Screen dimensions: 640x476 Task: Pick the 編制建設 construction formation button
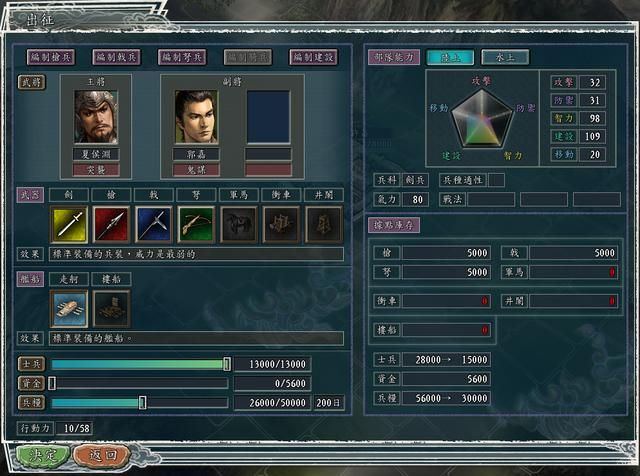312,58
